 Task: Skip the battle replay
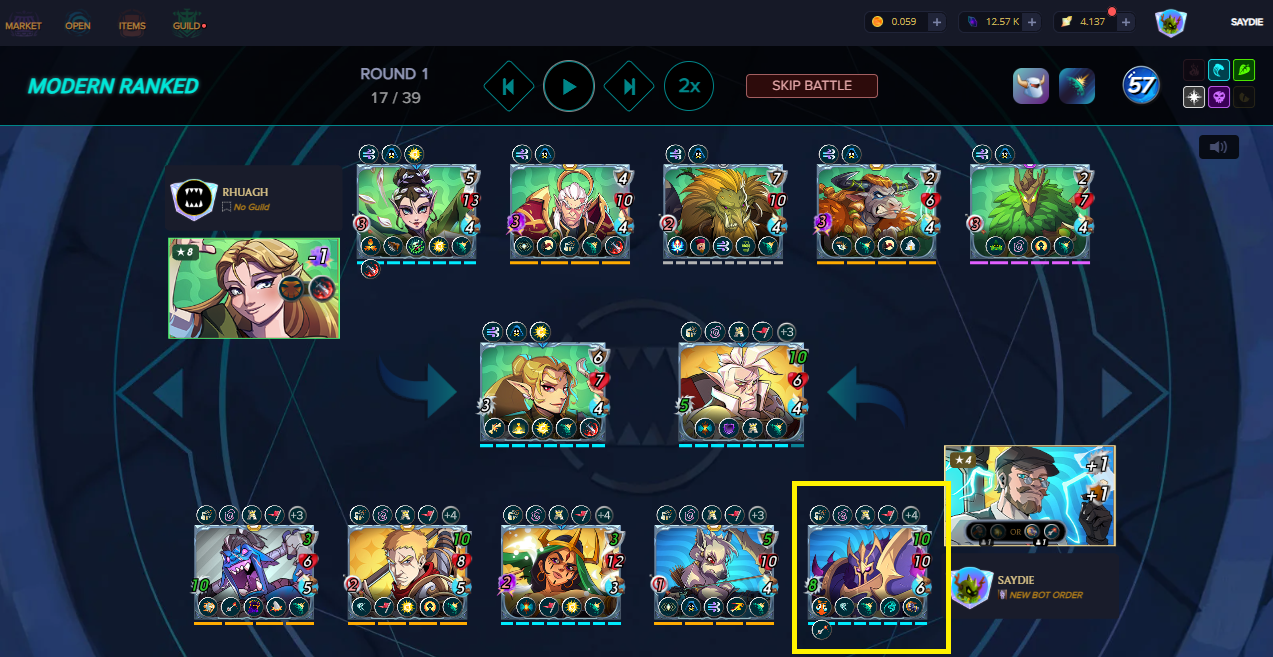[811, 86]
